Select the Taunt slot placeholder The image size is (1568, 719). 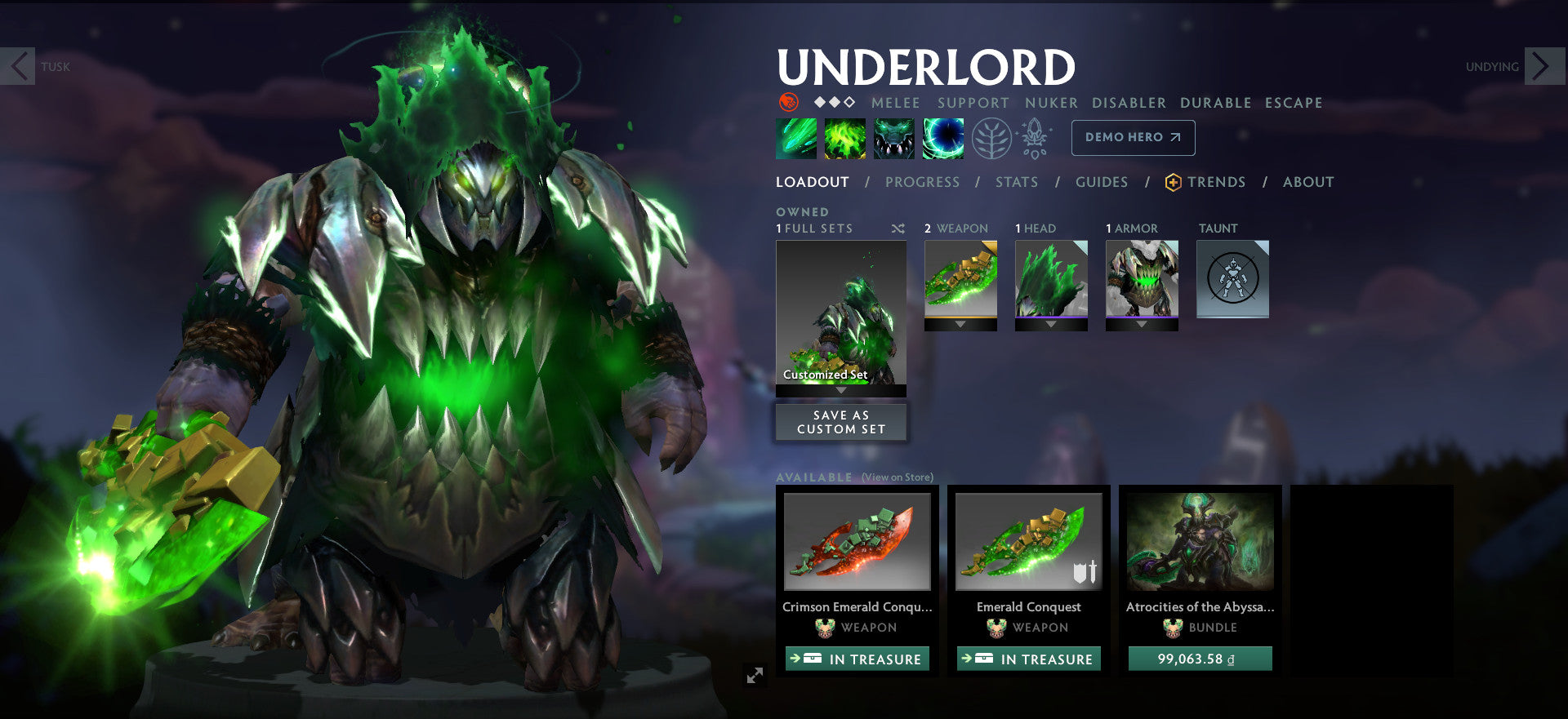click(x=1232, y=279)
